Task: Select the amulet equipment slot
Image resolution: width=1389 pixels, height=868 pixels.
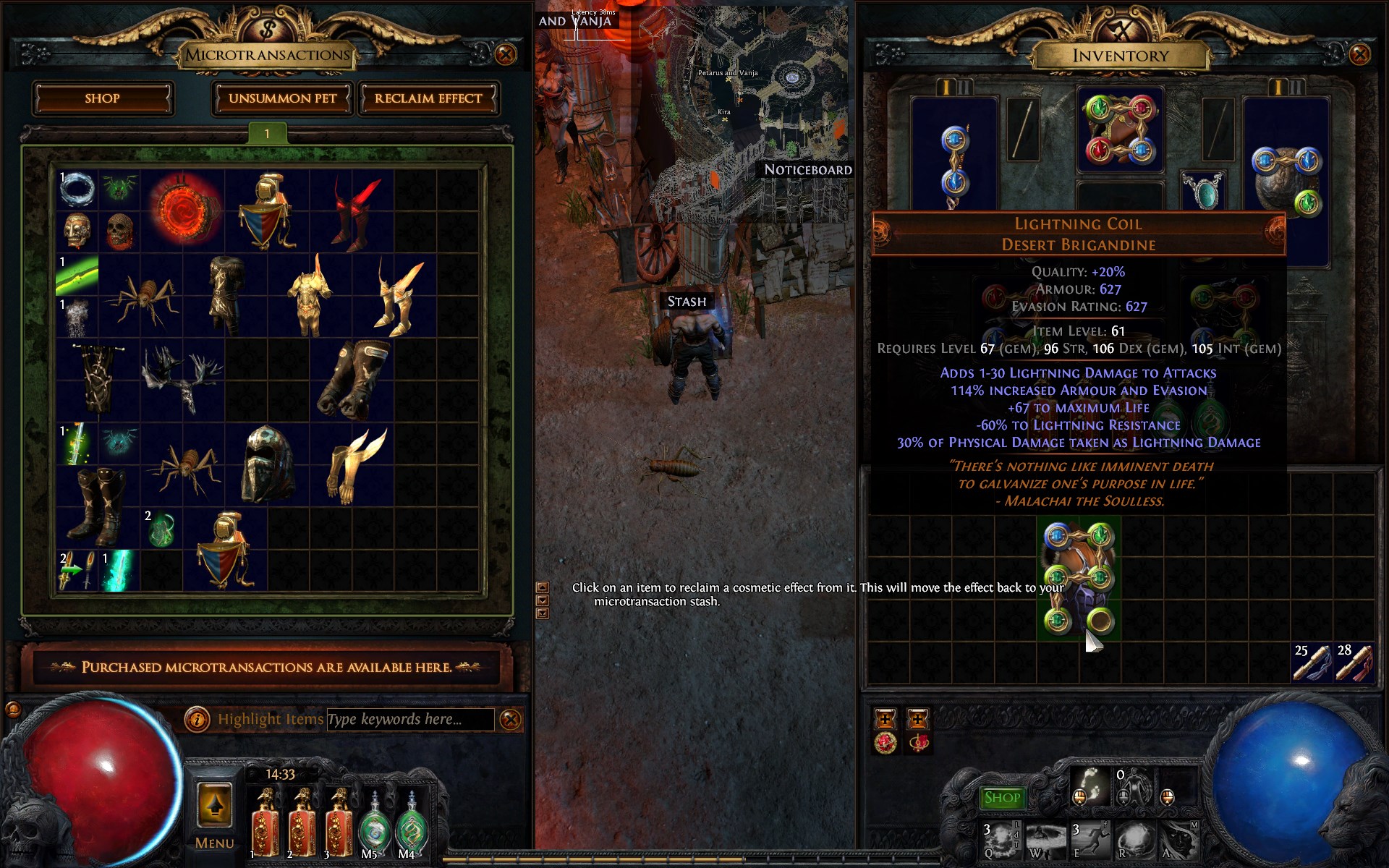Action: pos(1202,190)
